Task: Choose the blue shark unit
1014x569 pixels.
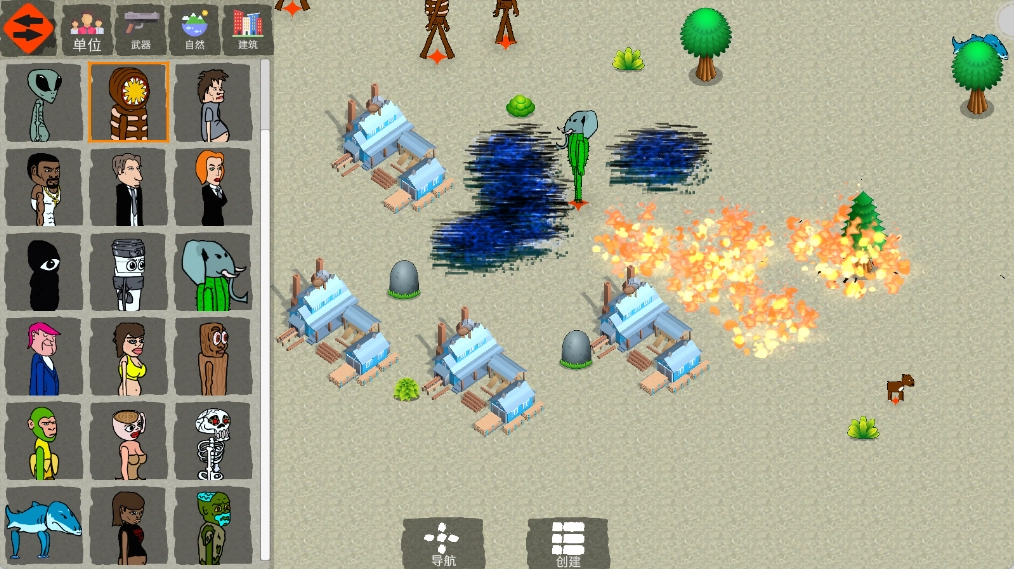Action: tap(43, 522)
